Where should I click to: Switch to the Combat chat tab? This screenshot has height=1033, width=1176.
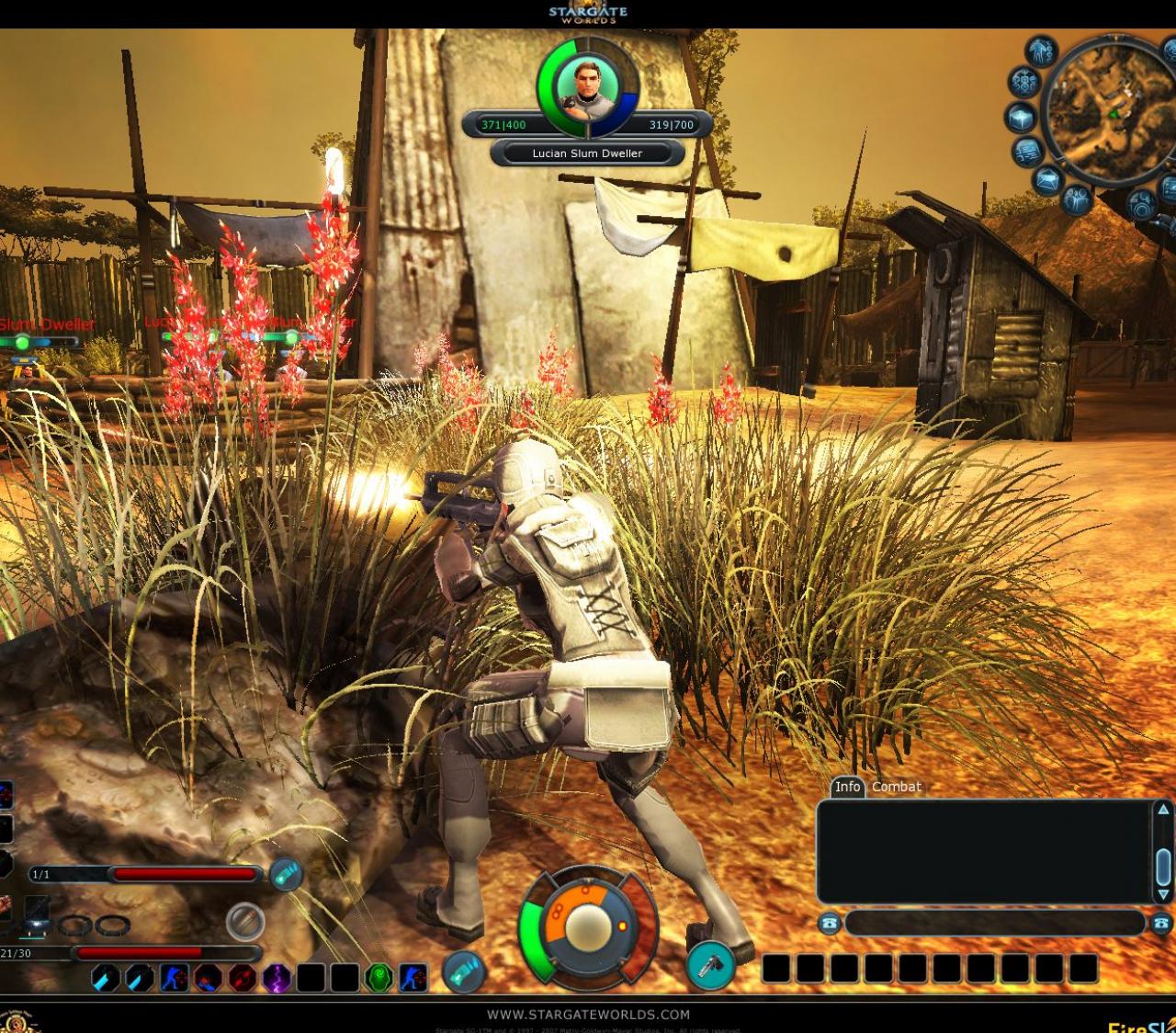898,788
